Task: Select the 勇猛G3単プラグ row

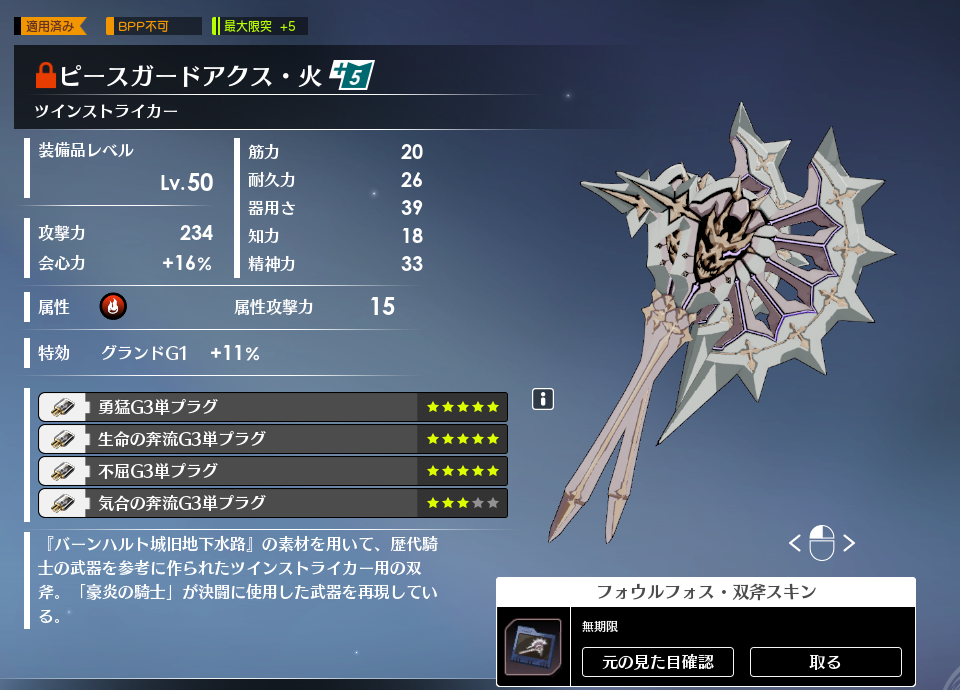Action: tap(272, 407)
